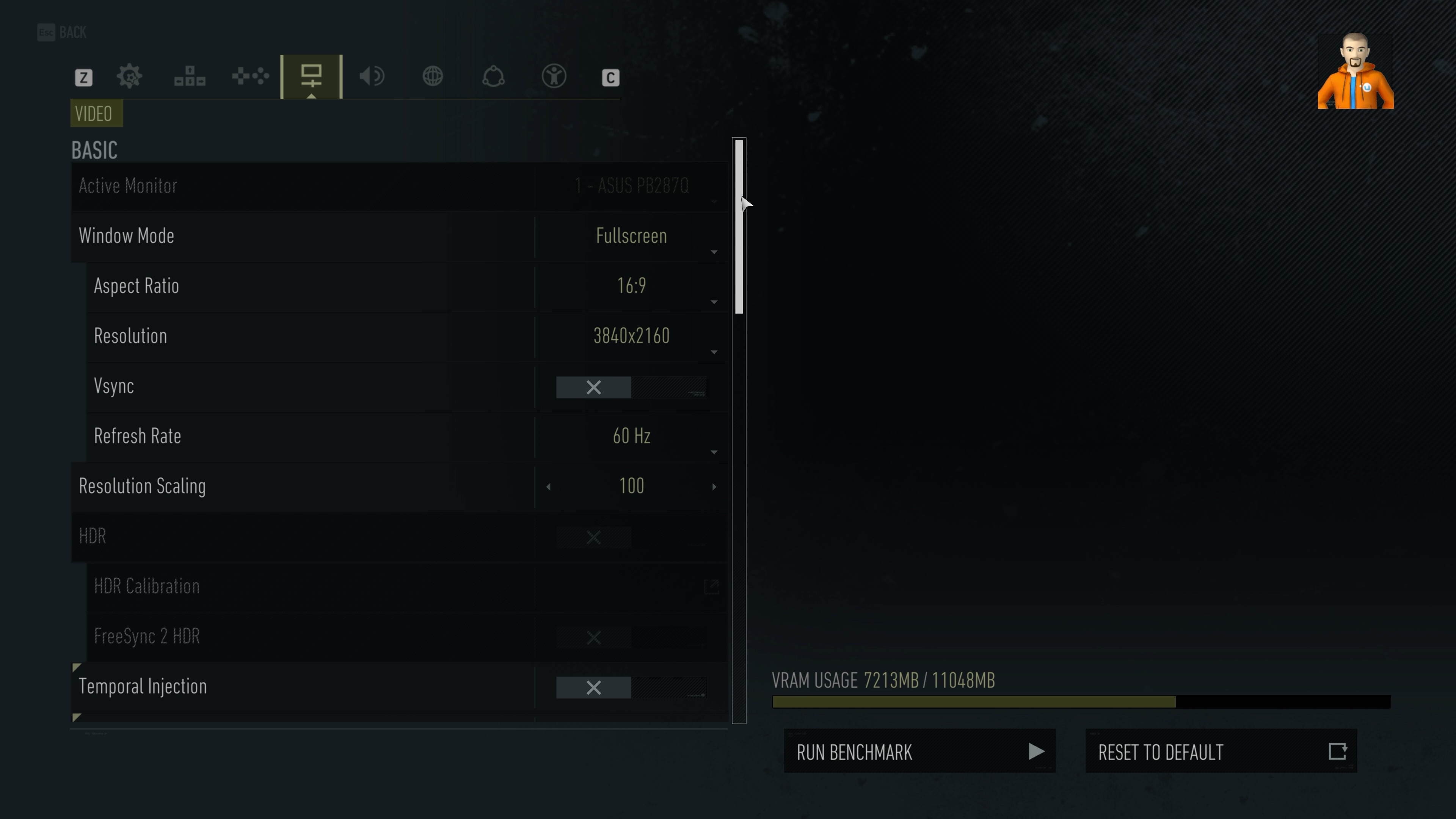The width and height of the screenshot is (1456, 819).
Task: Toggle Temporal Injection setting
Action: coord(631,687)
